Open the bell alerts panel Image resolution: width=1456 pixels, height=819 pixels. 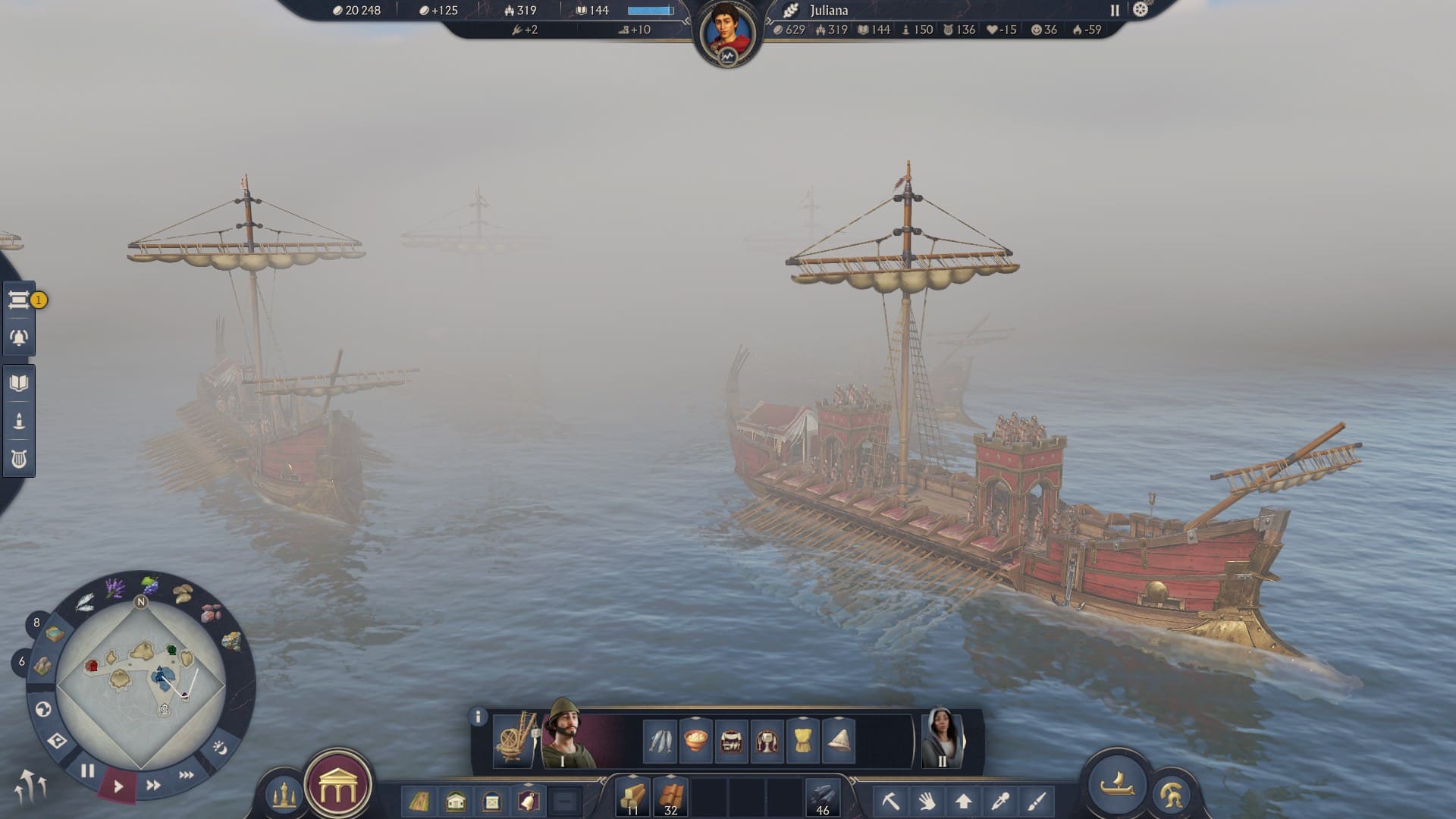pyautogui.click(x=18, y=336)
